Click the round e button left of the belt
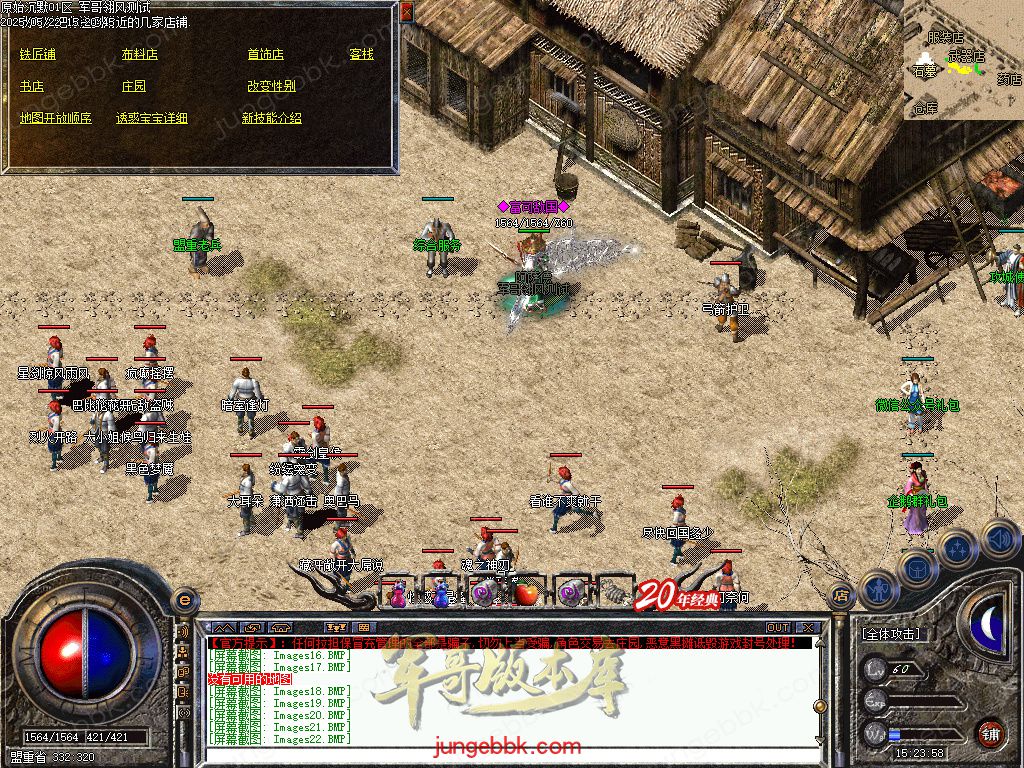The height and width of the screenshot is (768, 1024). tap(184, 600)
